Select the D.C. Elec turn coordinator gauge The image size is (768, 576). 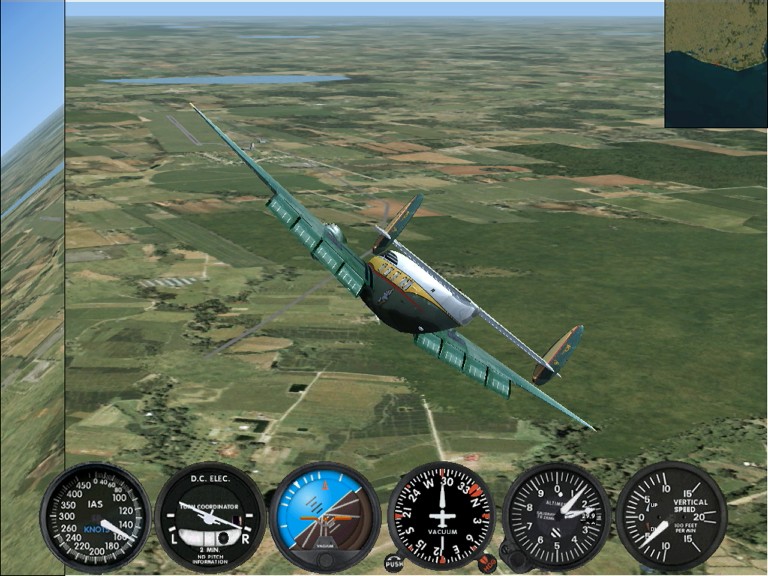click(210, 516)
